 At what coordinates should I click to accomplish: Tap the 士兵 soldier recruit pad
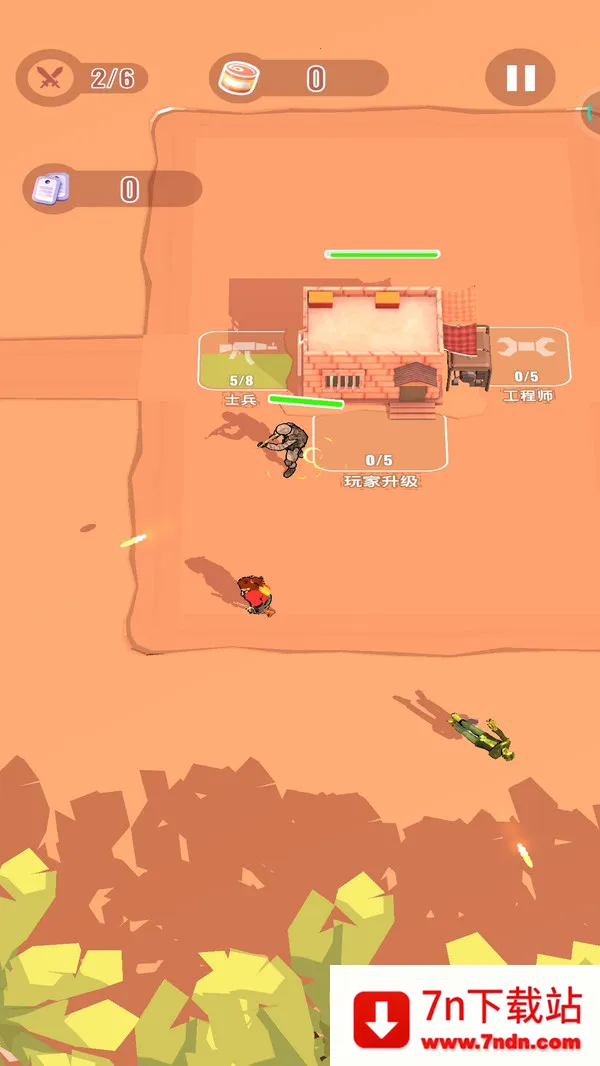coord(242,362)
